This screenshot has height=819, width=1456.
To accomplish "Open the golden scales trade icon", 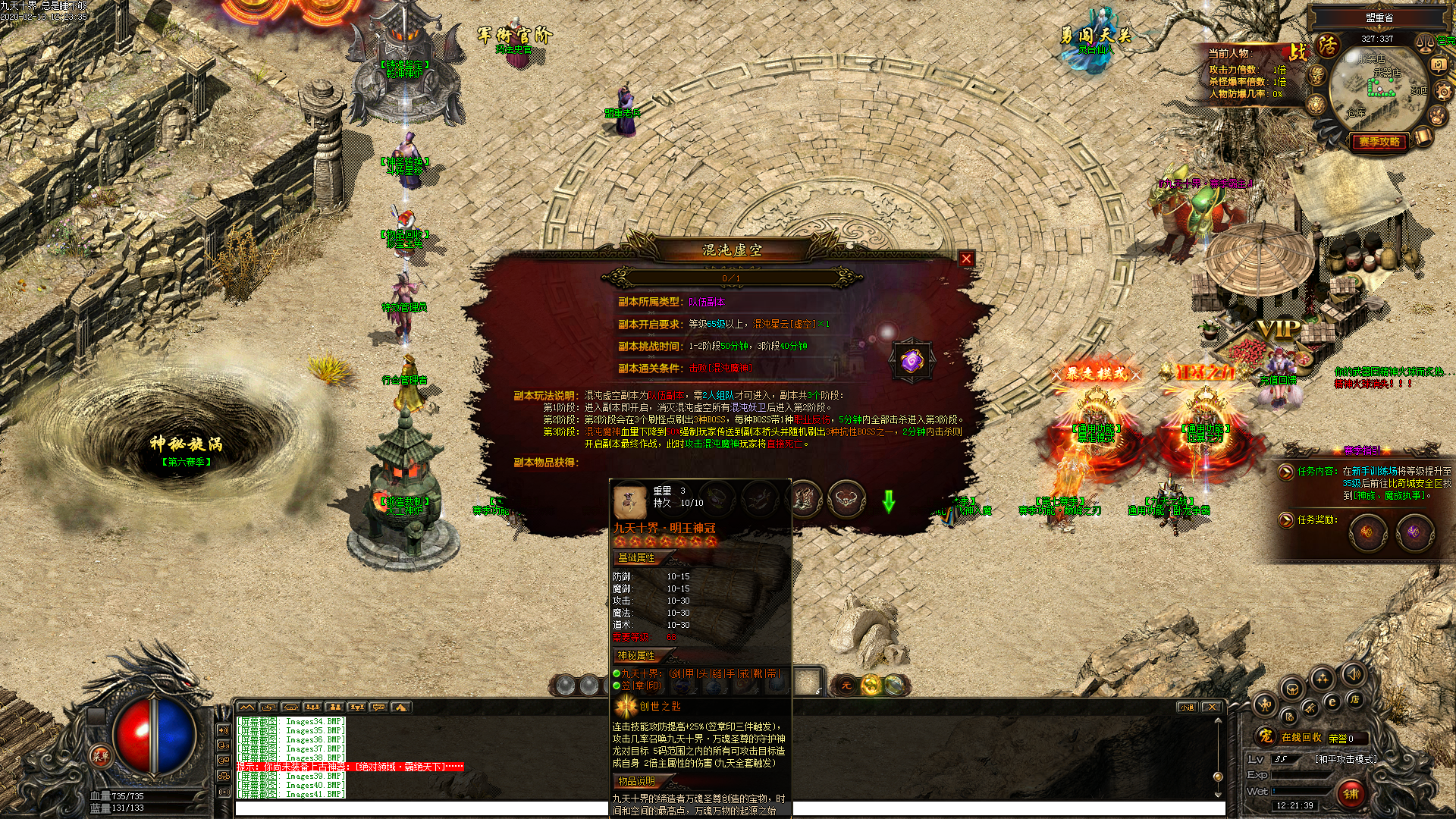I will pos(1424,42).
